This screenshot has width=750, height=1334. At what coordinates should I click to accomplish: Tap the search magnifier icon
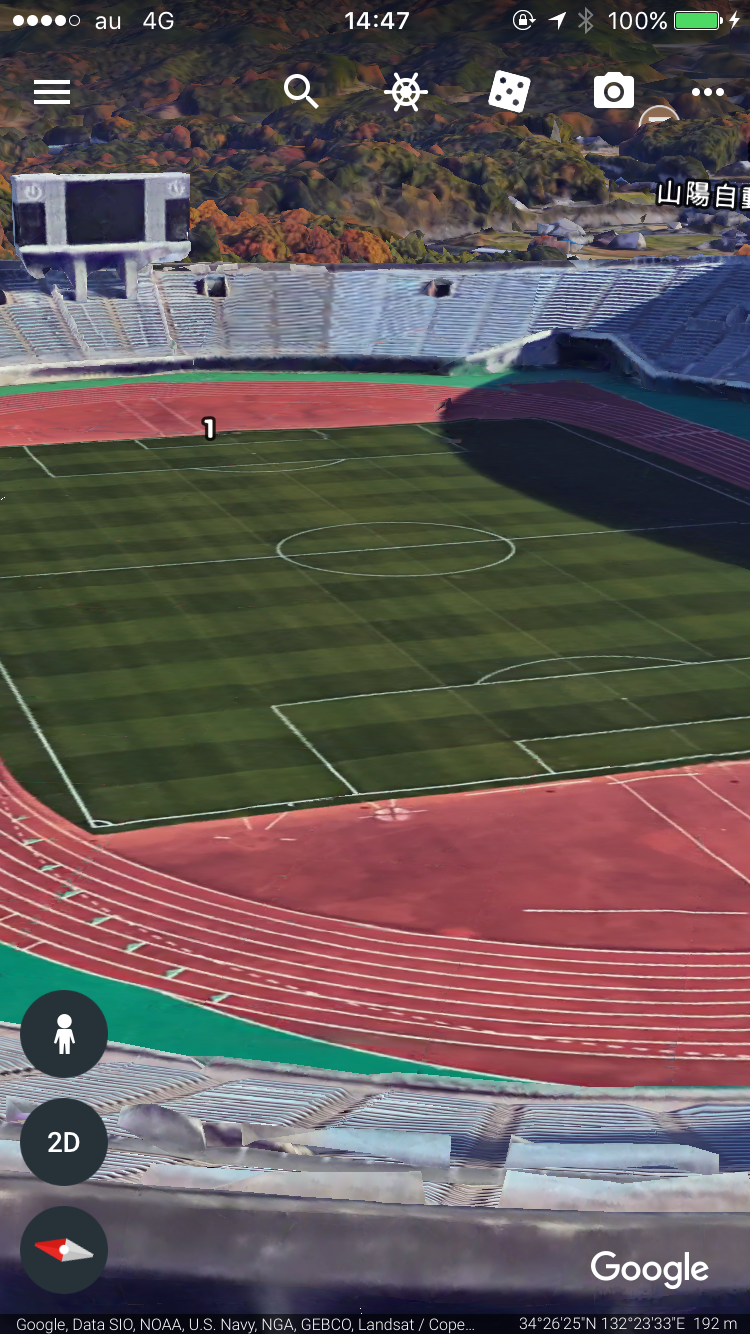pyautogui.click(x=300, y=92)
